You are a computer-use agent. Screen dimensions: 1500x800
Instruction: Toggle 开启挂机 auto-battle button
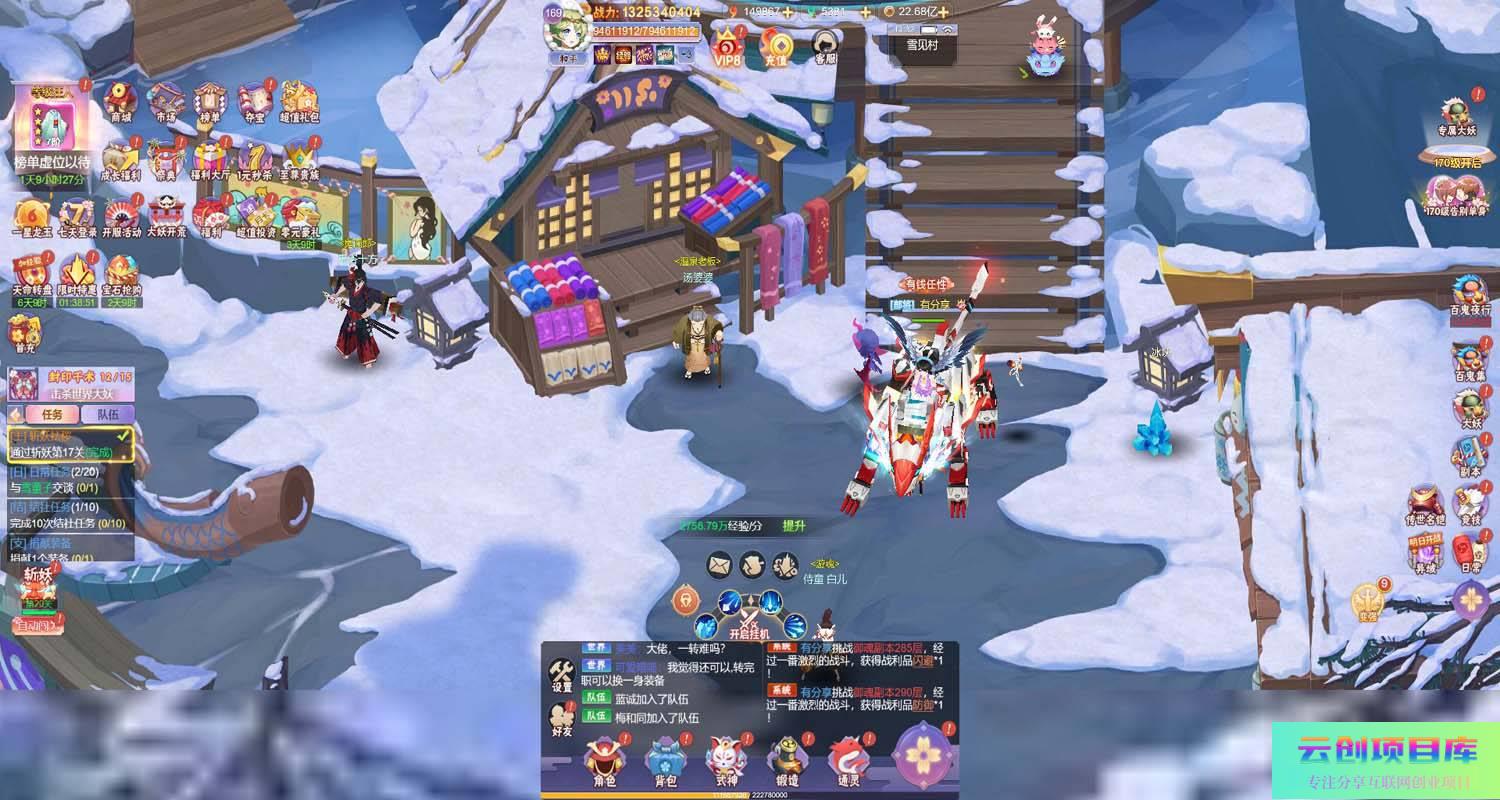point(749,618)
